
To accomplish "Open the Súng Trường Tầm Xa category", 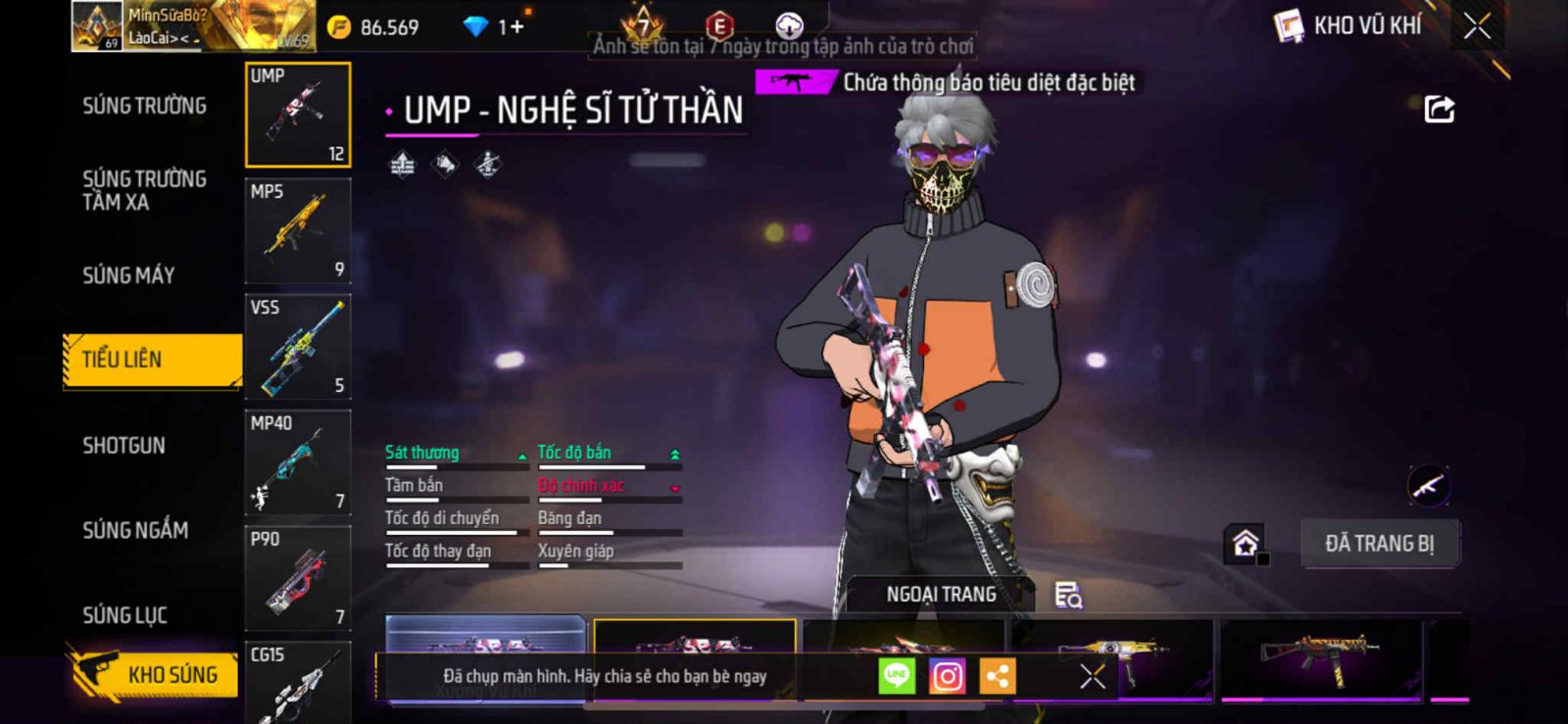I will pos(144,190).
